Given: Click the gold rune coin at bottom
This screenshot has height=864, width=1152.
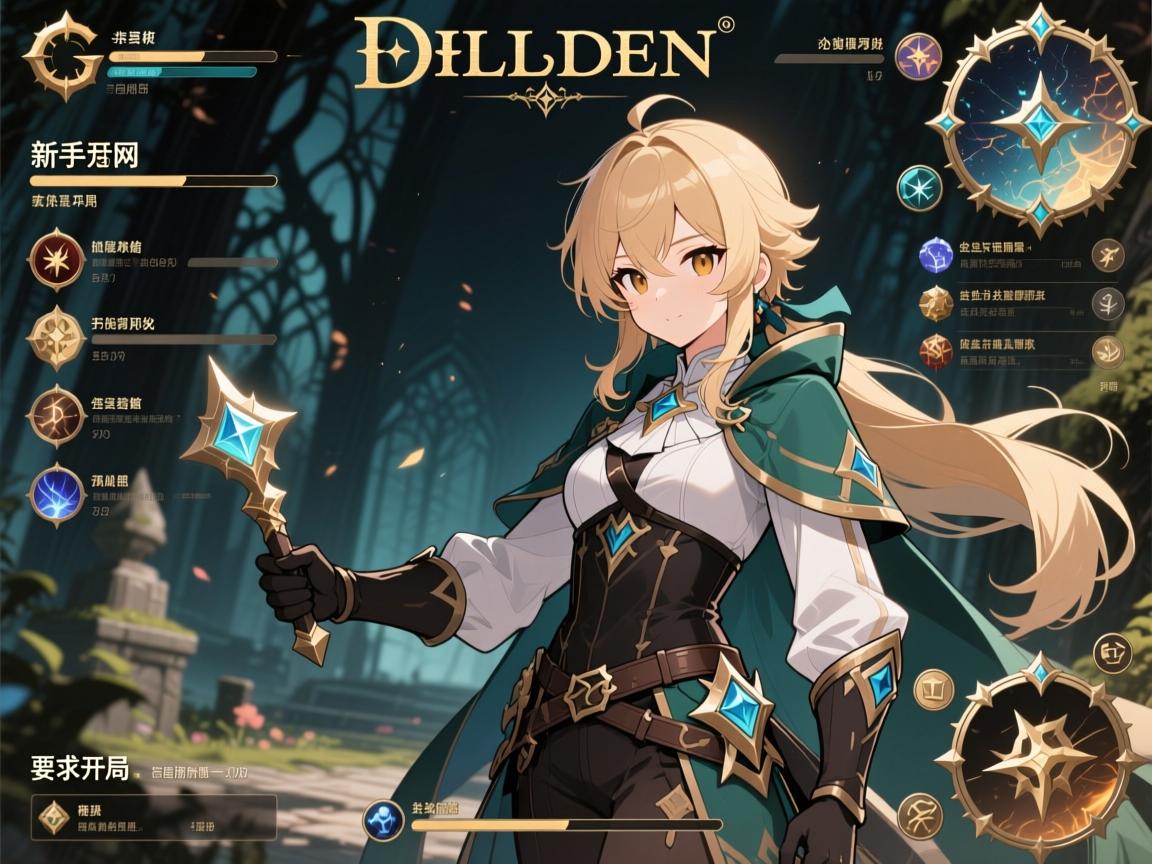Looking at the screenshot, I should (918, 814).
